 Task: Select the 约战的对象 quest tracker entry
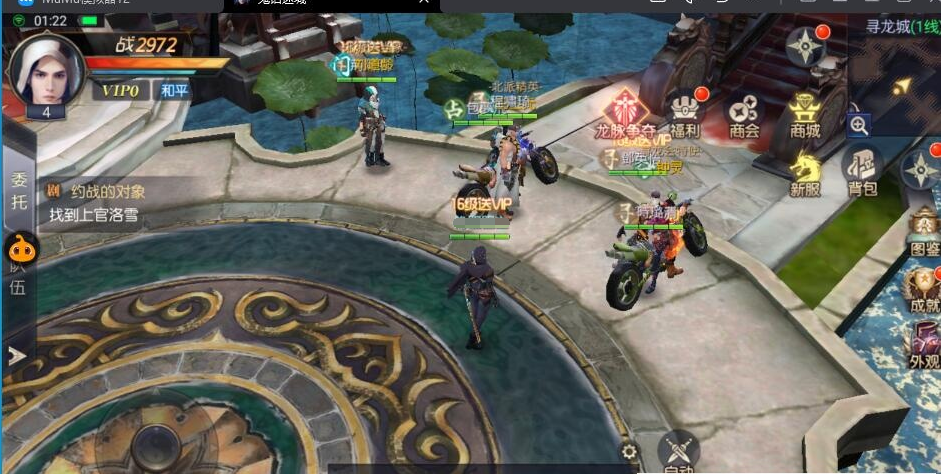pos(110,203)
